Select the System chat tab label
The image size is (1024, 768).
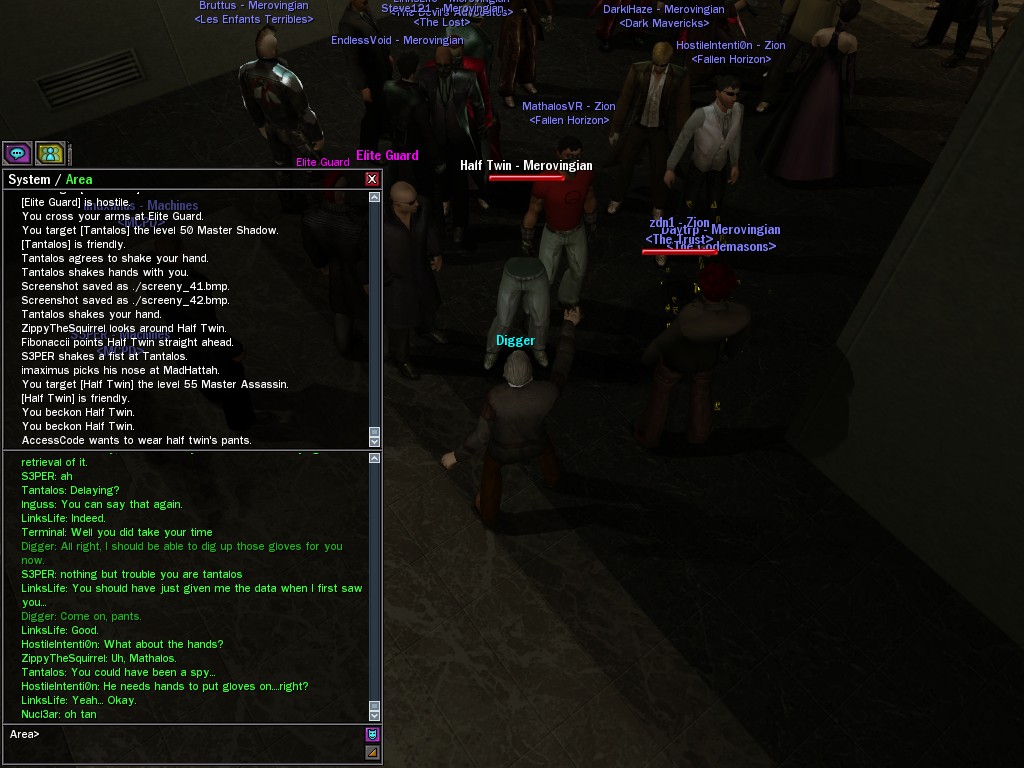28,180
